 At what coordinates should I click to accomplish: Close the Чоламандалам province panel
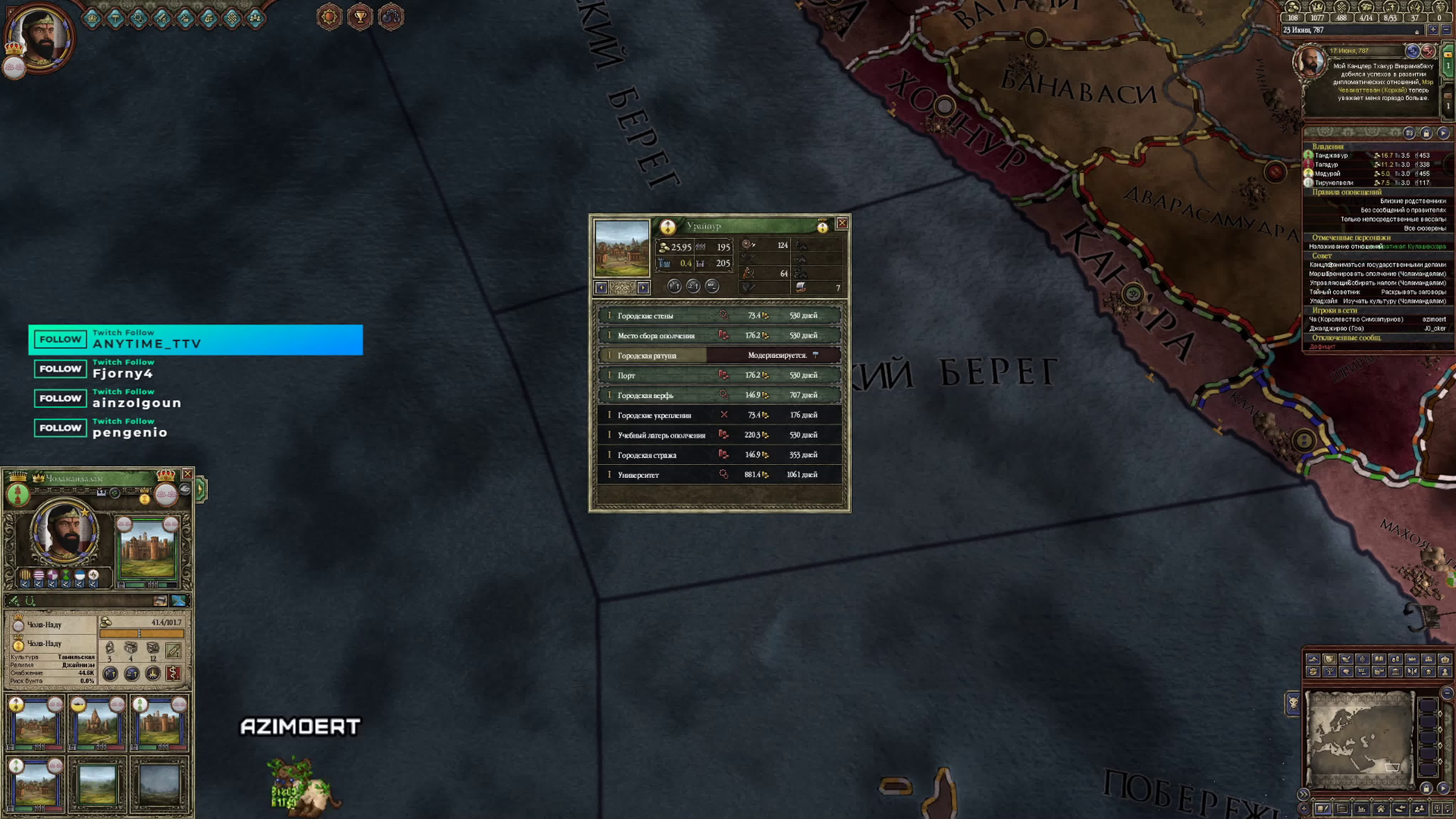pos(187,473)
